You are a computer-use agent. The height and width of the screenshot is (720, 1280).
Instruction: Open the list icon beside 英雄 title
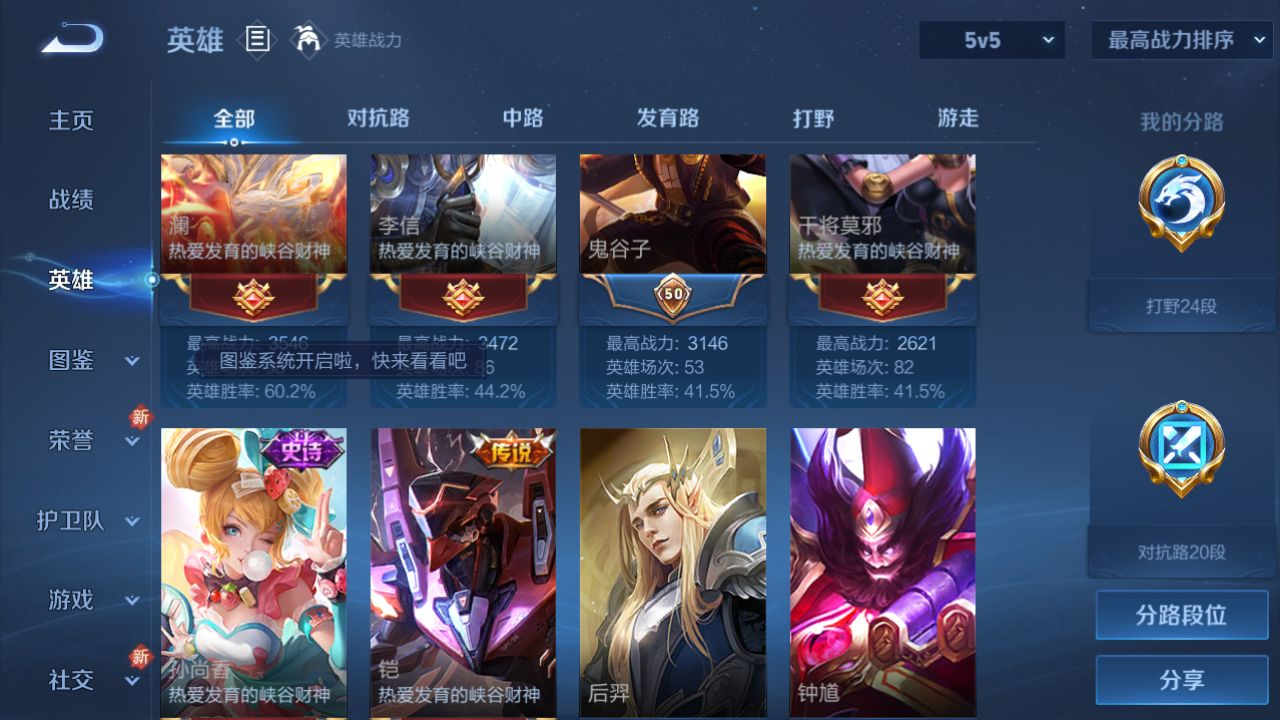pos(258,40)
